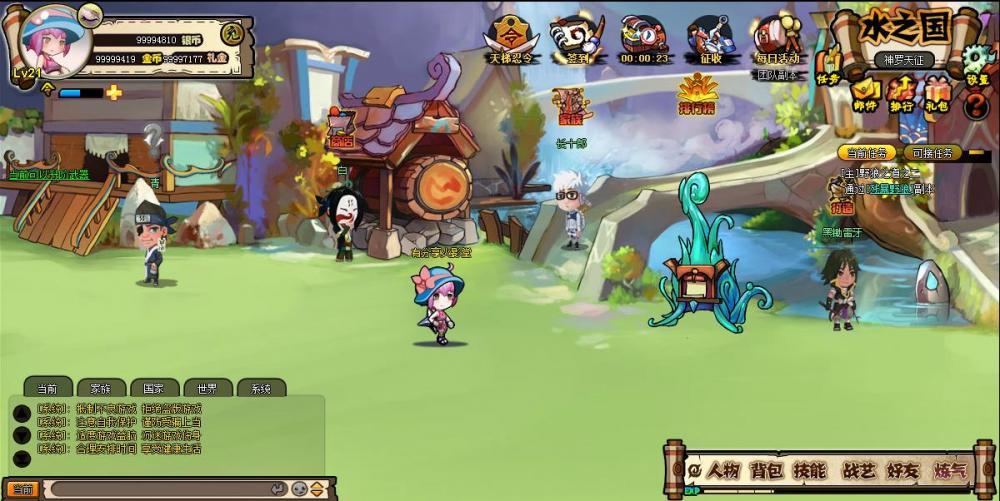This screenshot has width=1000, height=501.
Task: Open the 技能 skills menu
Action: [x=810, y=470]
